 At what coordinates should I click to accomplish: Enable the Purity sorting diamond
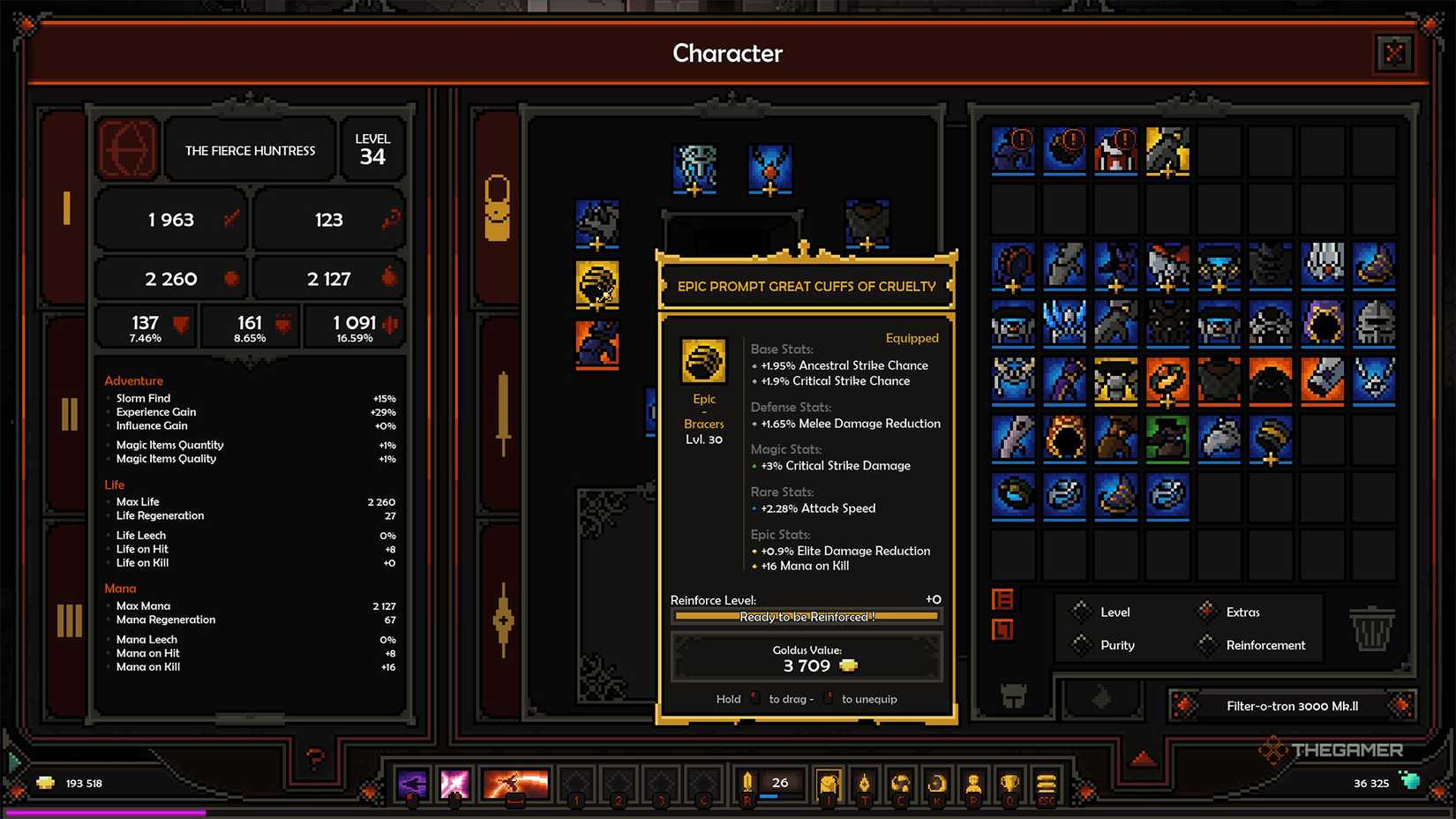tap(1081, 644)
